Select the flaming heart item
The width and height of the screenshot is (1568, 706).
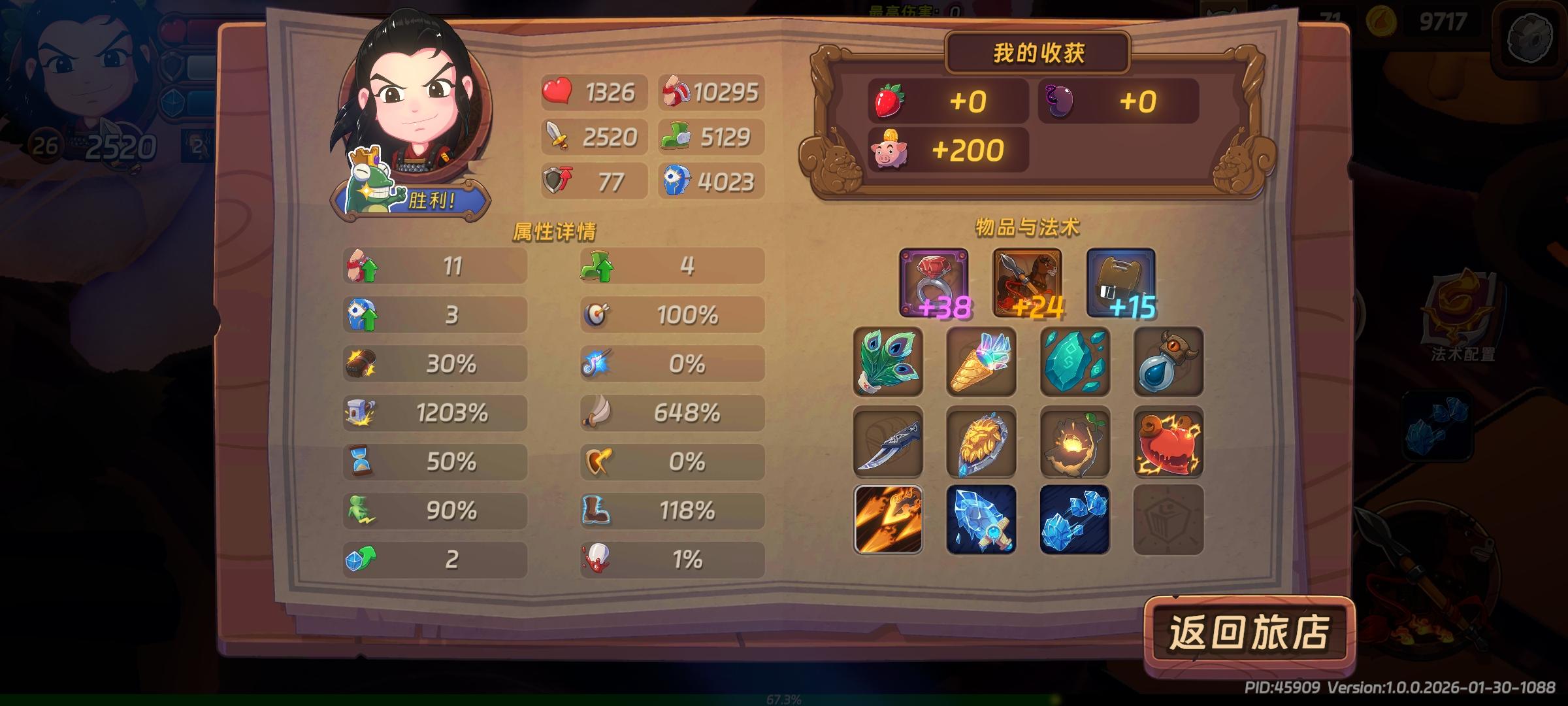pyautogui.click(x=1168, y=443)
